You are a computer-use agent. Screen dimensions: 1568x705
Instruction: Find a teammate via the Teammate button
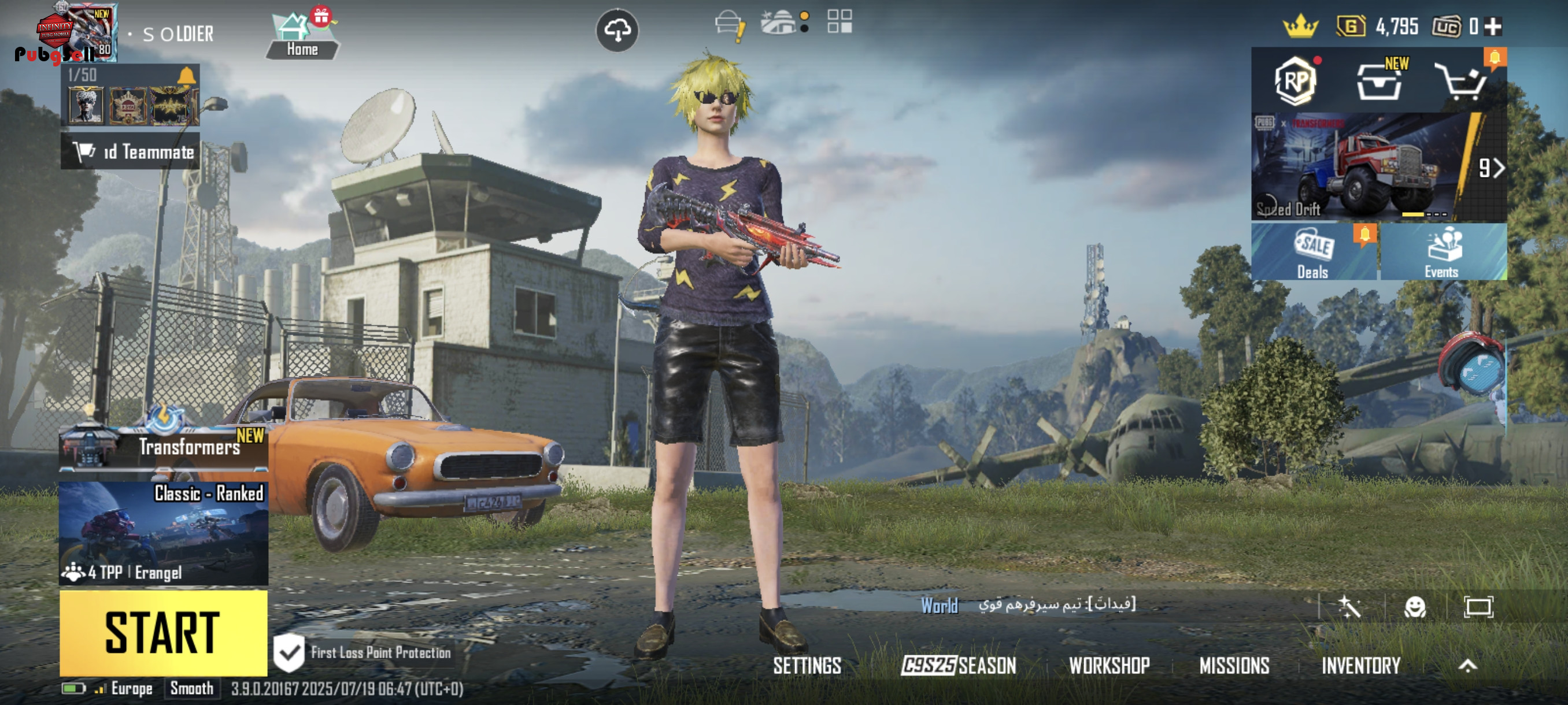tap(130, 151)
